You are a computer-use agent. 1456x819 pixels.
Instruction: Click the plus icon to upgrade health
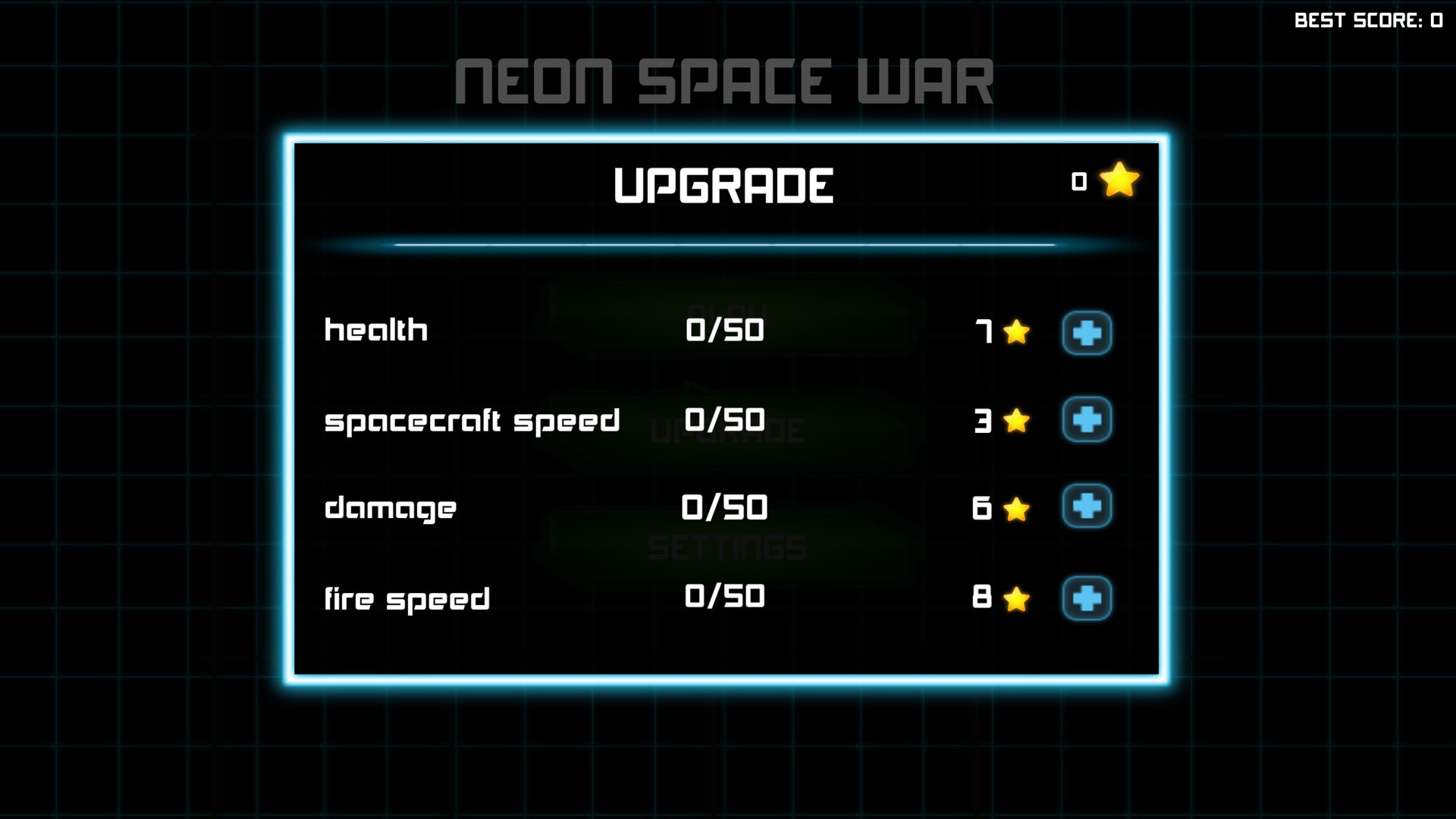(1087, 331)
